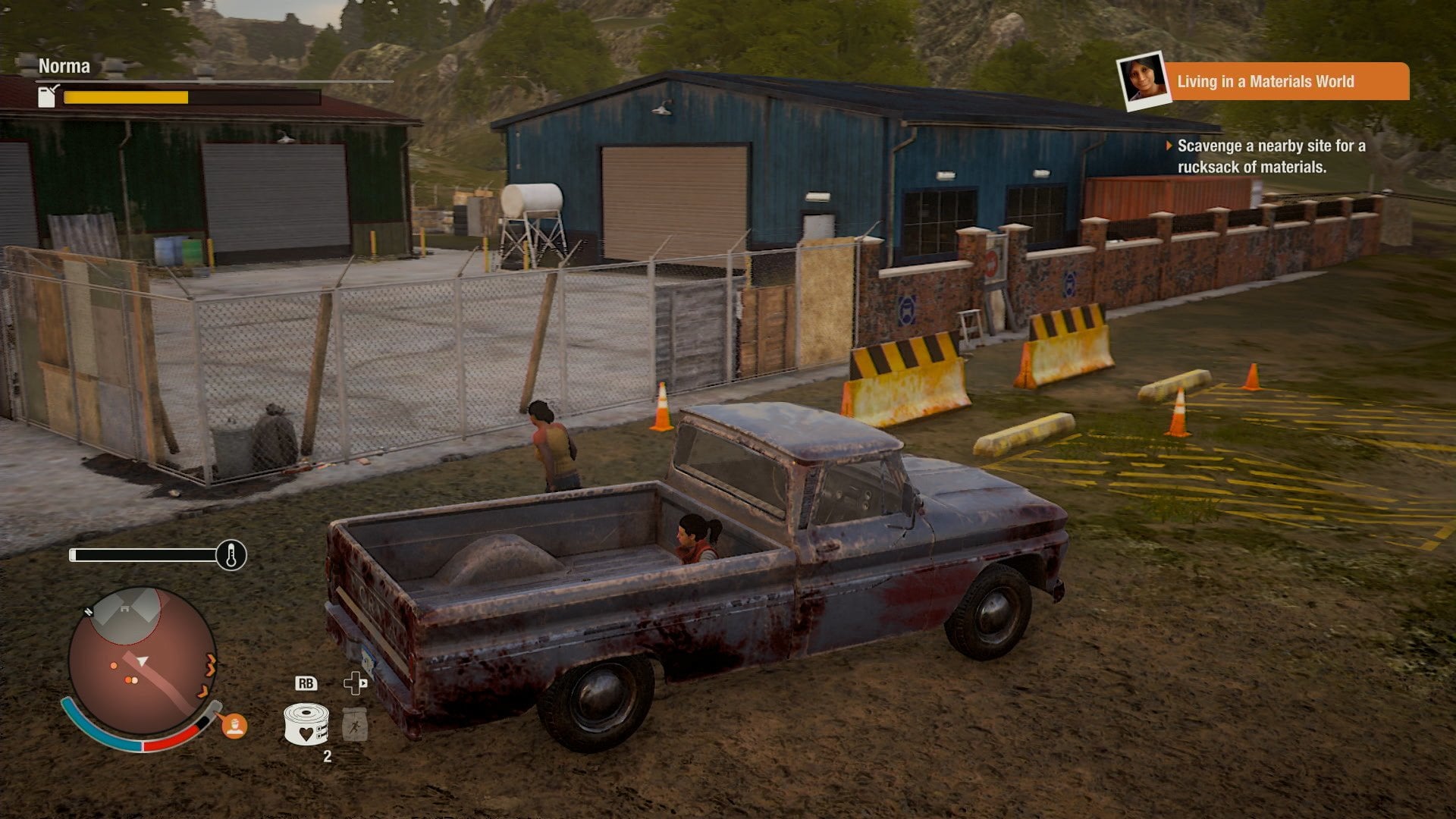
Task: Use the bandage roll item slot
Action: (x=306, y=723)
